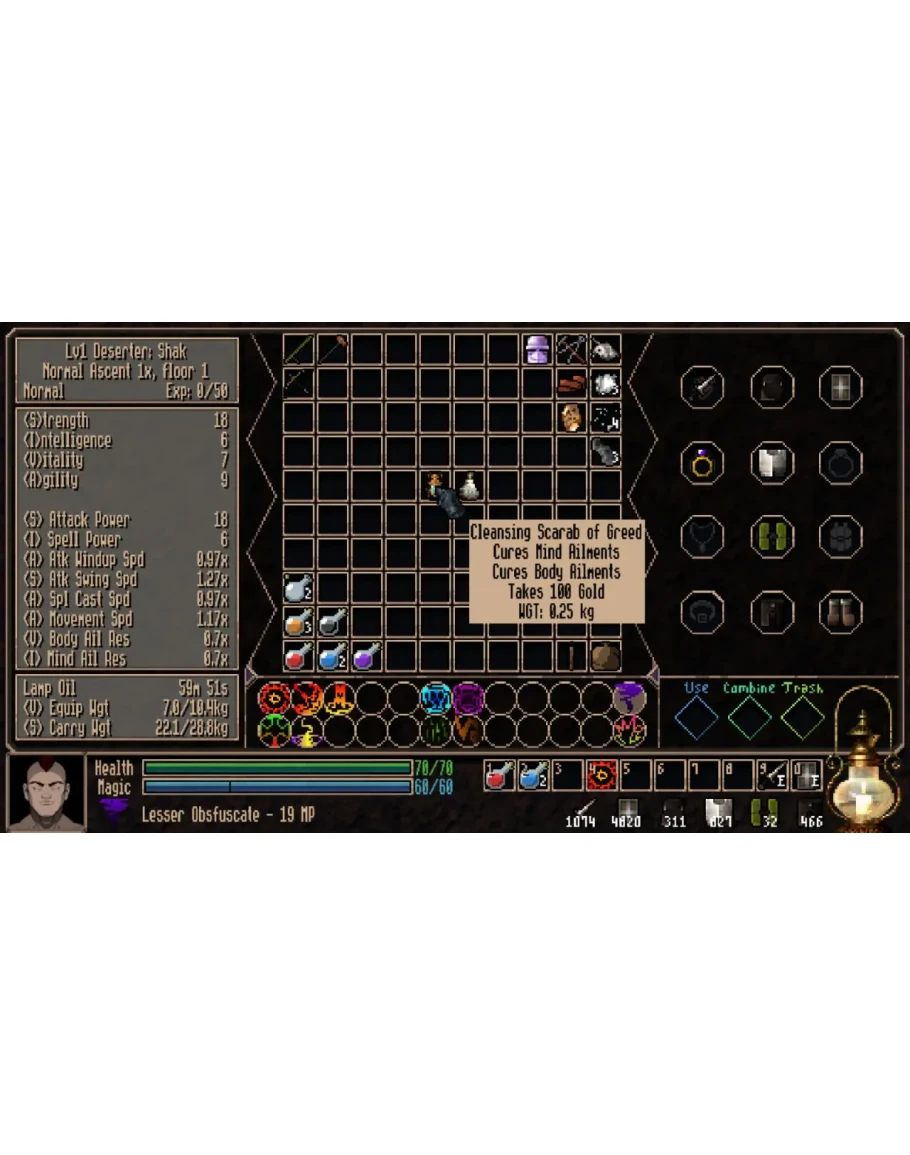Activate the red sun spell in hotbar slot 4
The width and height of the screenshot is (910, 1155).
[602, 775]
